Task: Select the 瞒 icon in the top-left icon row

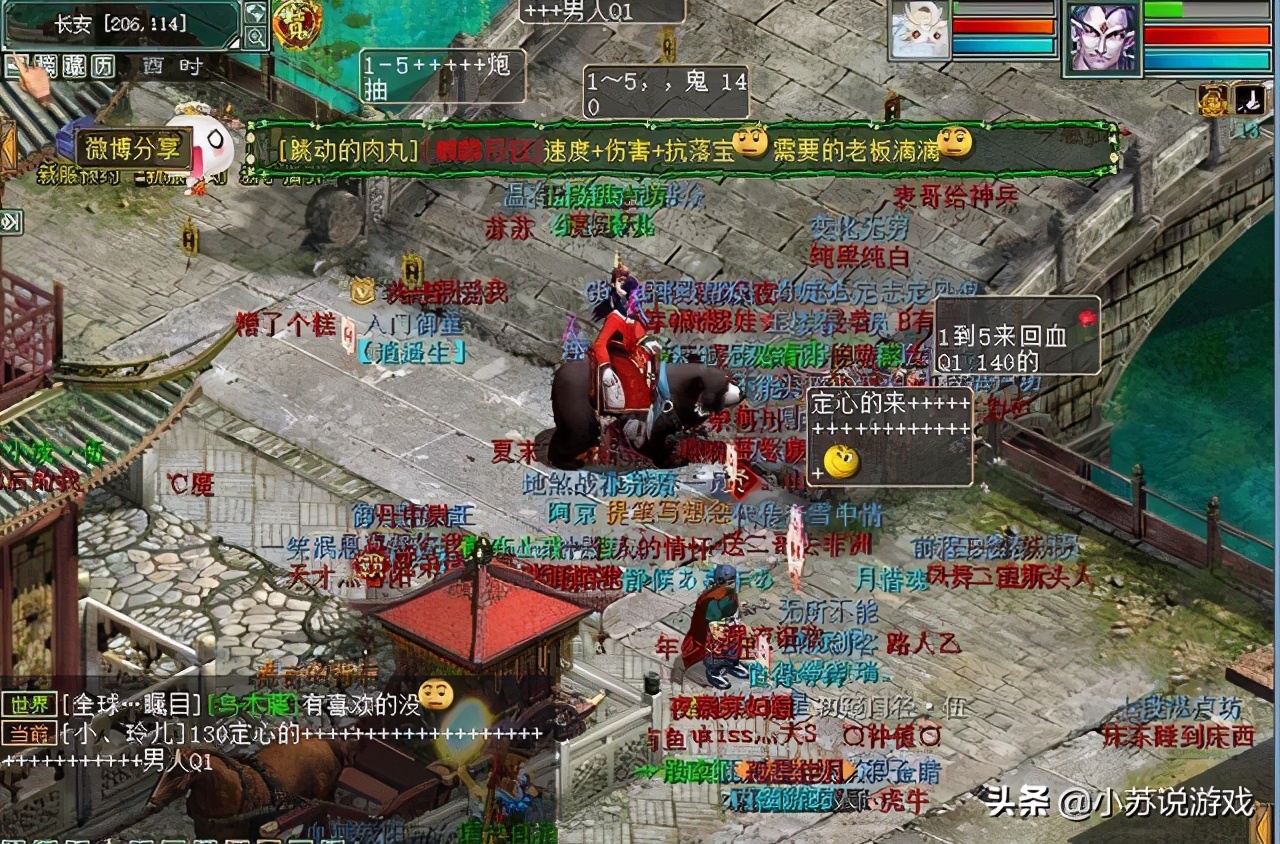Action: click(47, 65)
